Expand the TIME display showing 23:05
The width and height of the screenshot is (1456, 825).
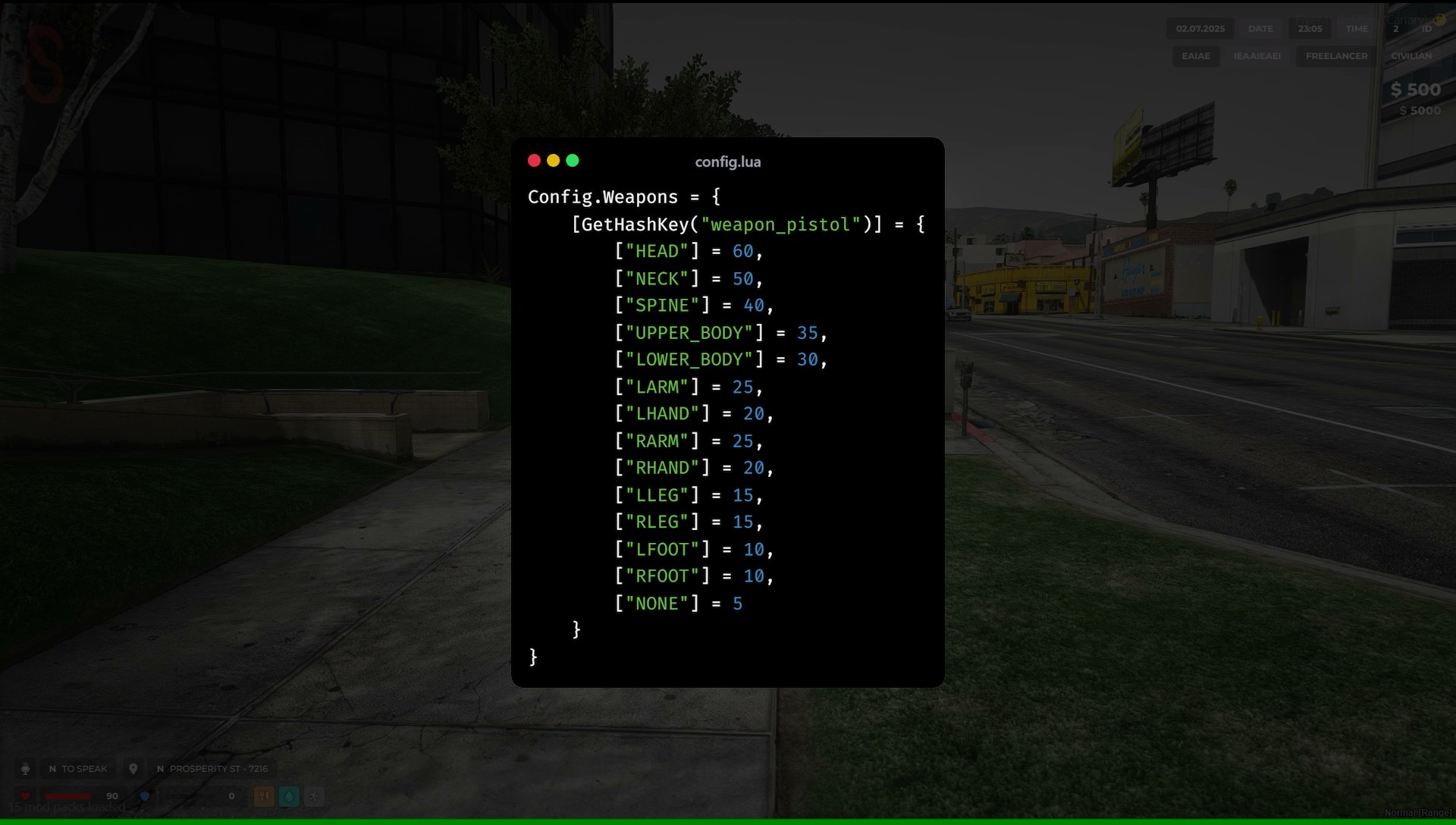click(x=1310, y=29)
